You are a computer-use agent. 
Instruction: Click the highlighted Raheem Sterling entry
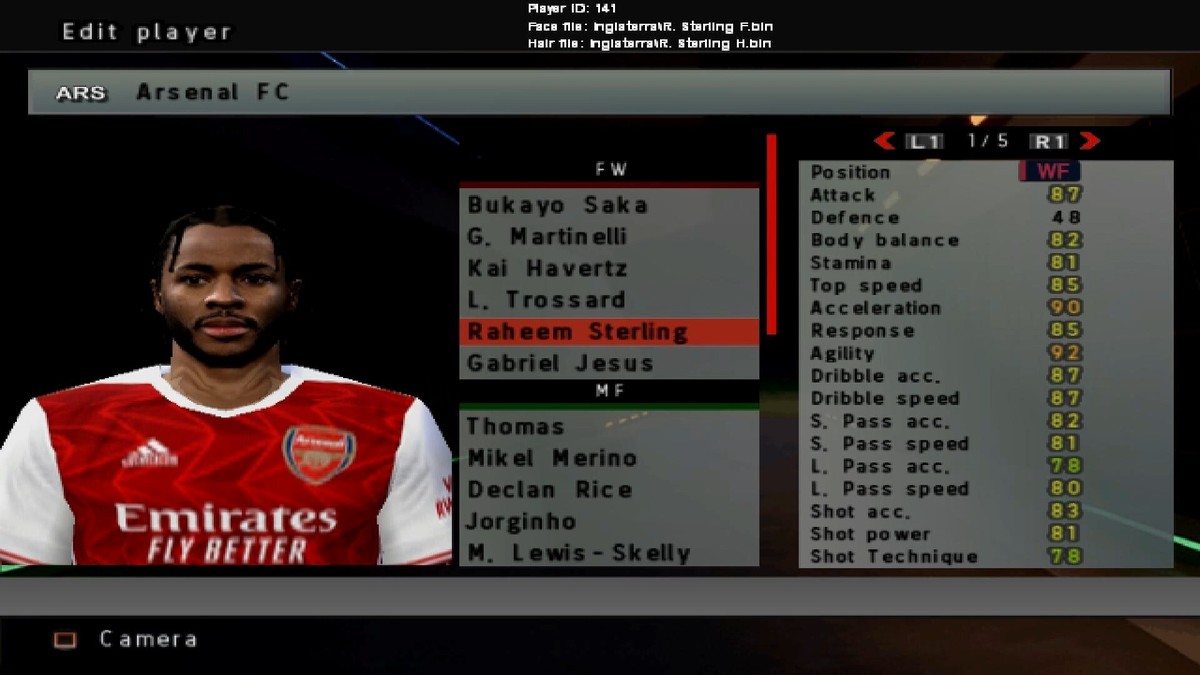pos(577,332)
